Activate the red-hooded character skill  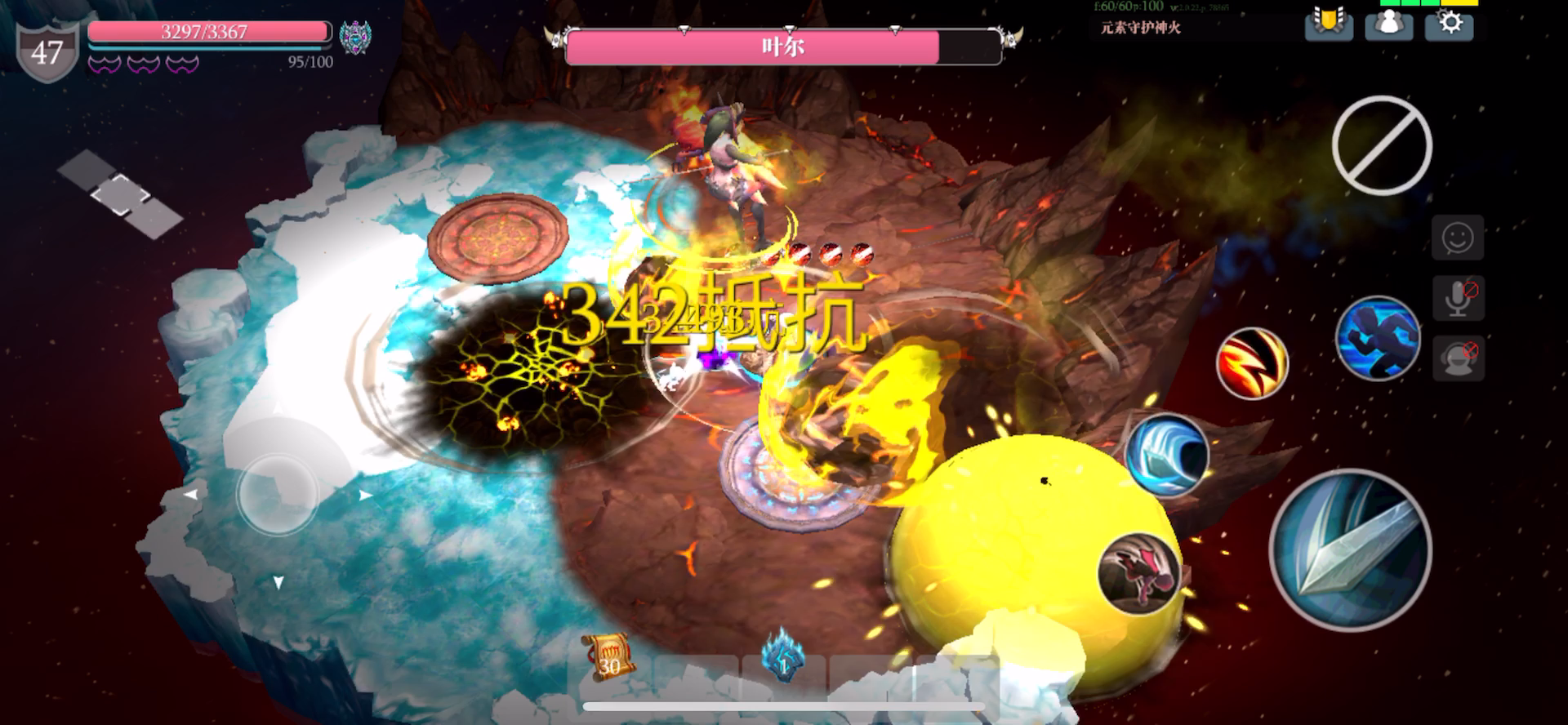coord(1138,572)
